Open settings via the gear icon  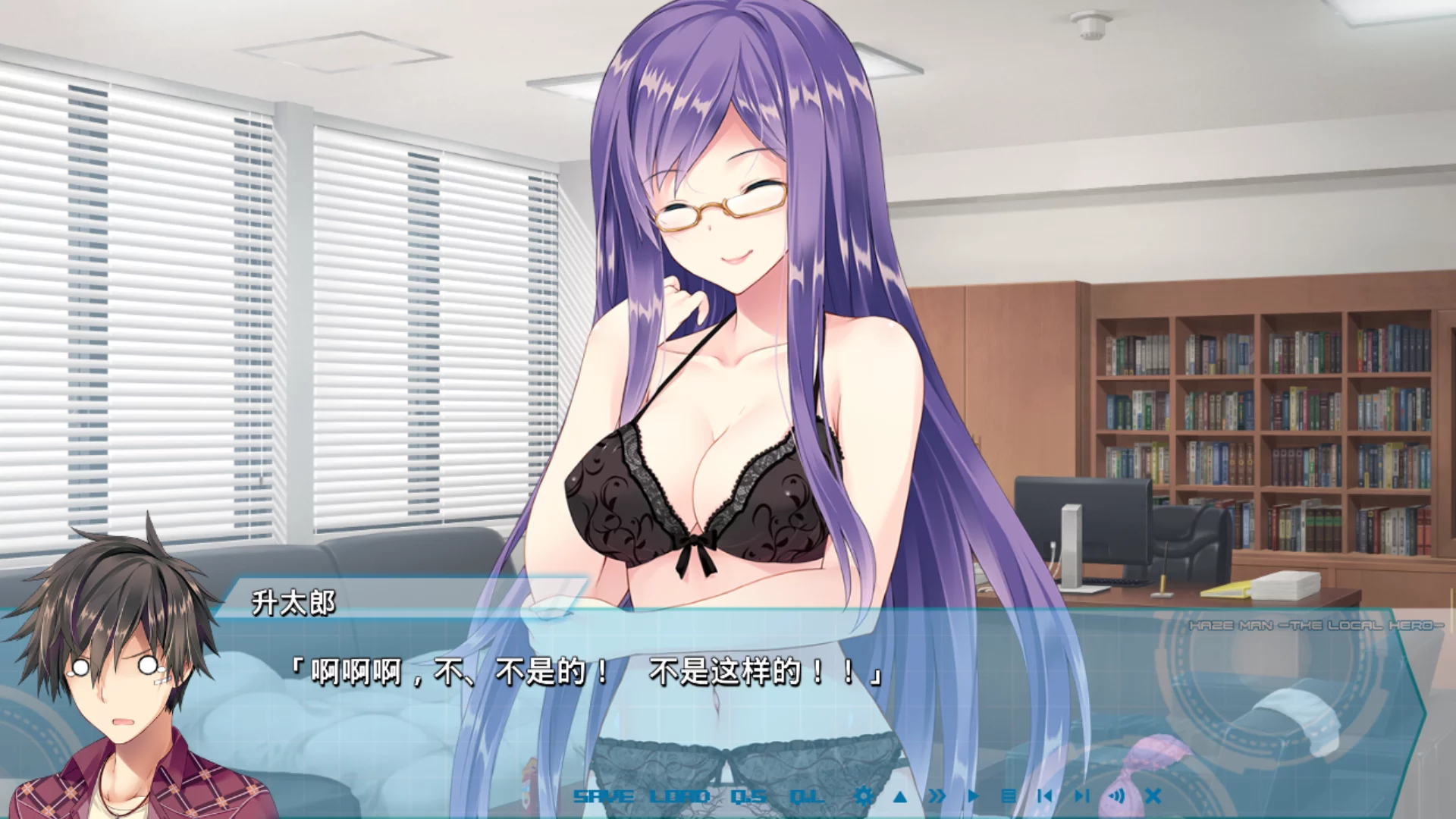(x=863, y=796)
